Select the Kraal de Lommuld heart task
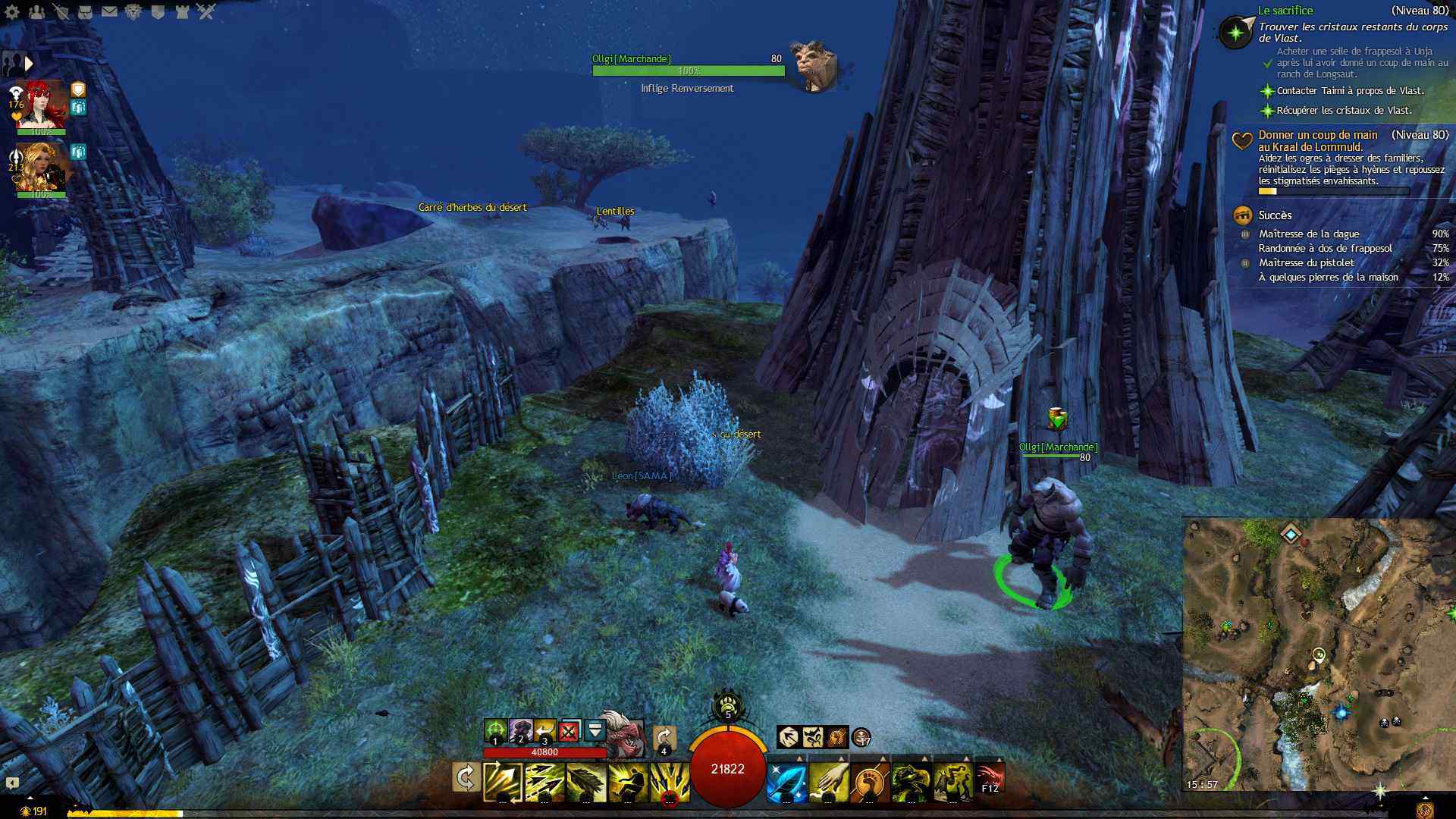 1318,141
